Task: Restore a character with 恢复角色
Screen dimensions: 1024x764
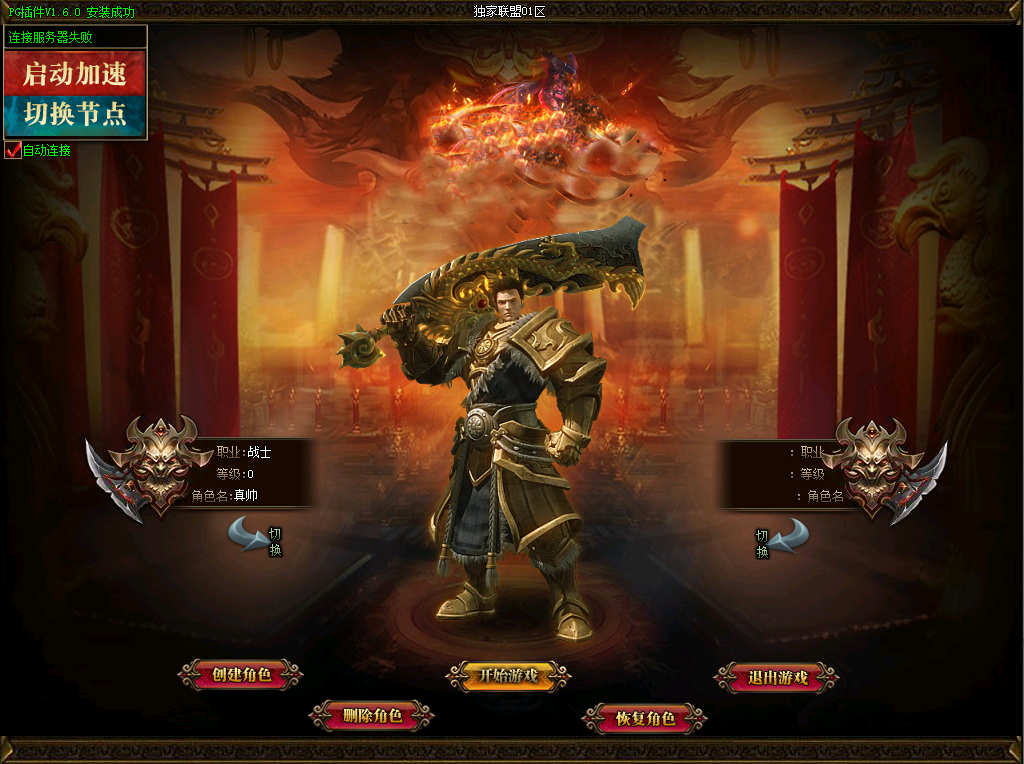Action: pyautogui.click(x=645, y=718)
